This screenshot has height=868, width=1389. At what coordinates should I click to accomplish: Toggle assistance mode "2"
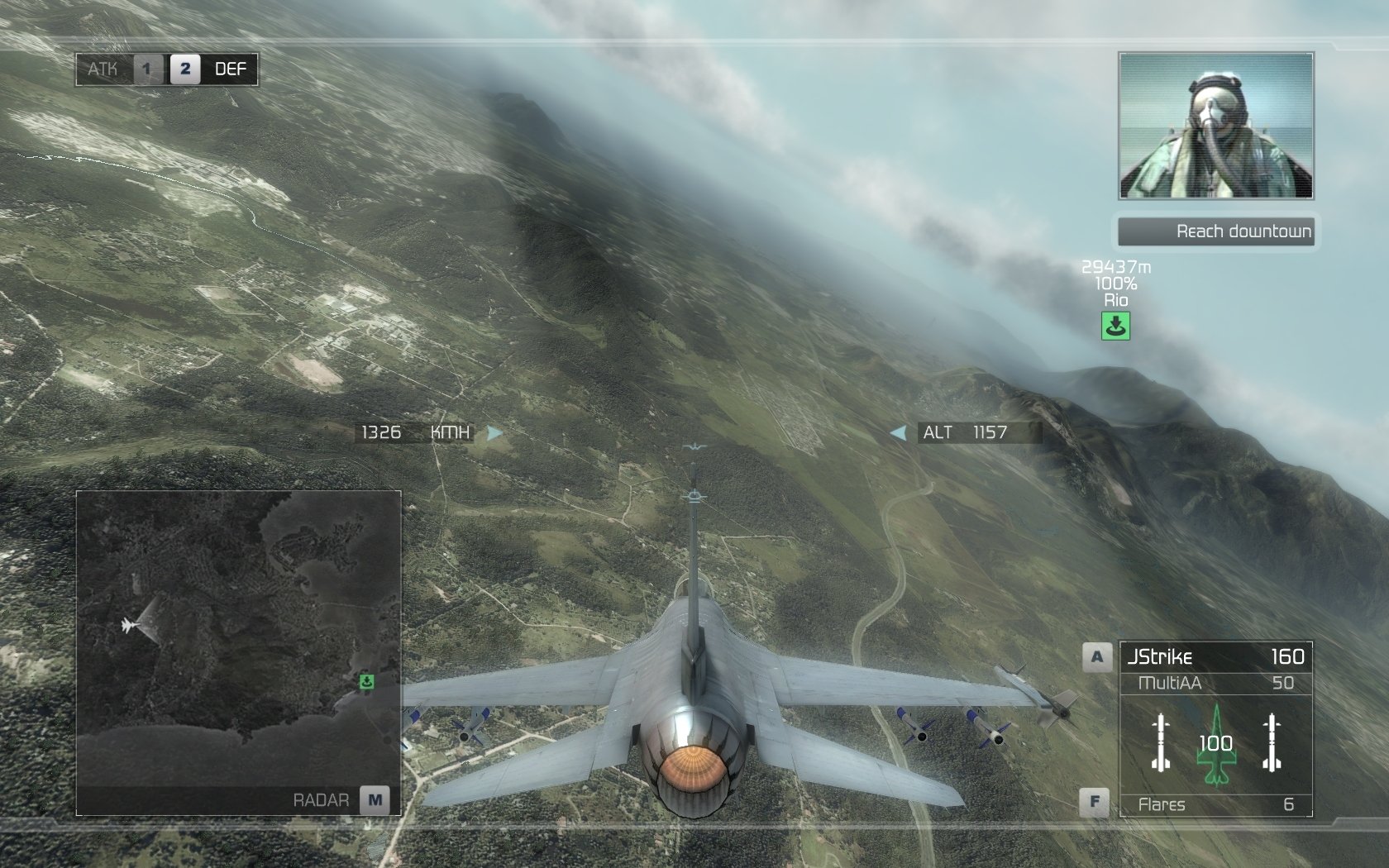(184, 69)
